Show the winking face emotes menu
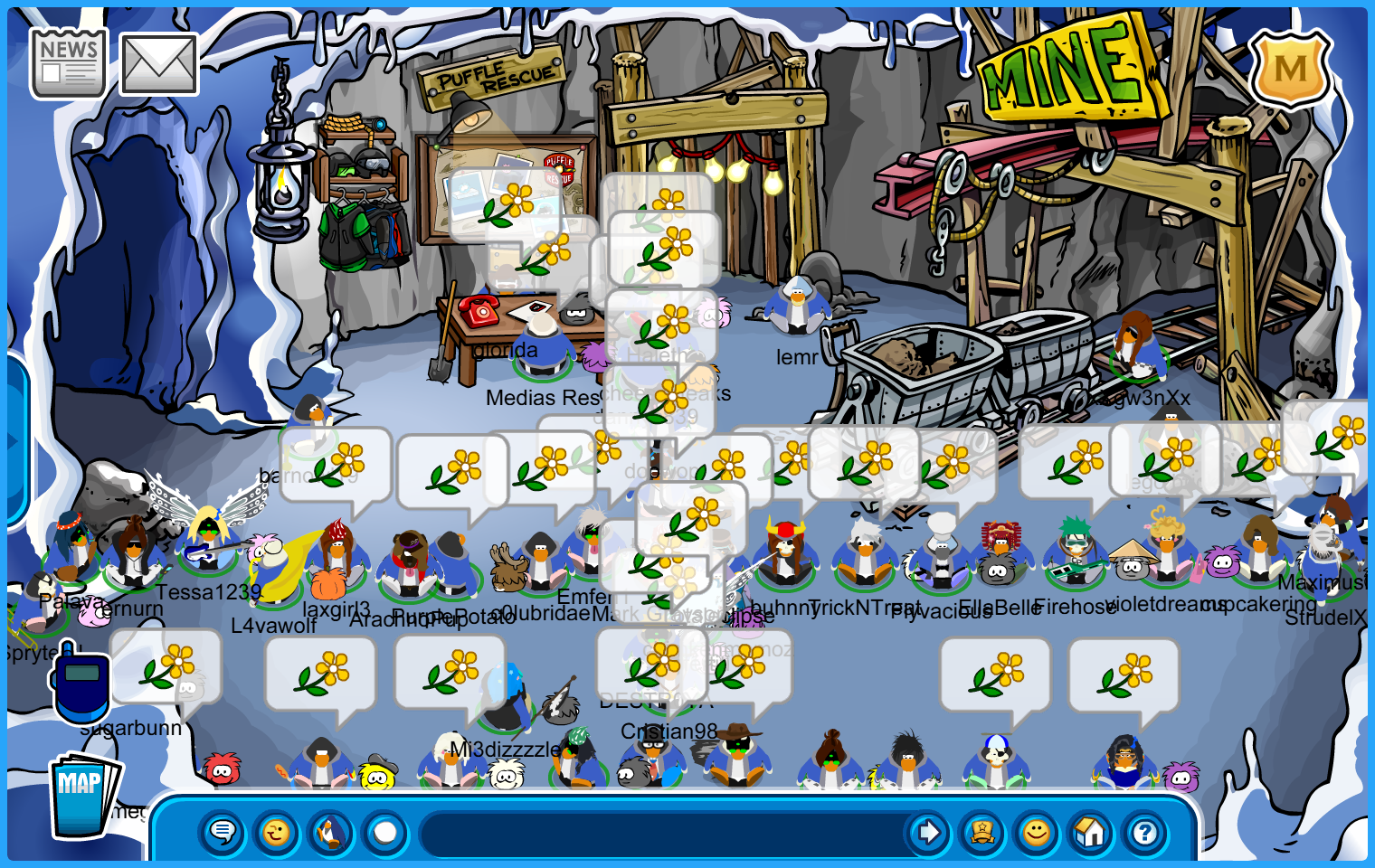This screenshot has height=868, width=1375. [277, 832]
